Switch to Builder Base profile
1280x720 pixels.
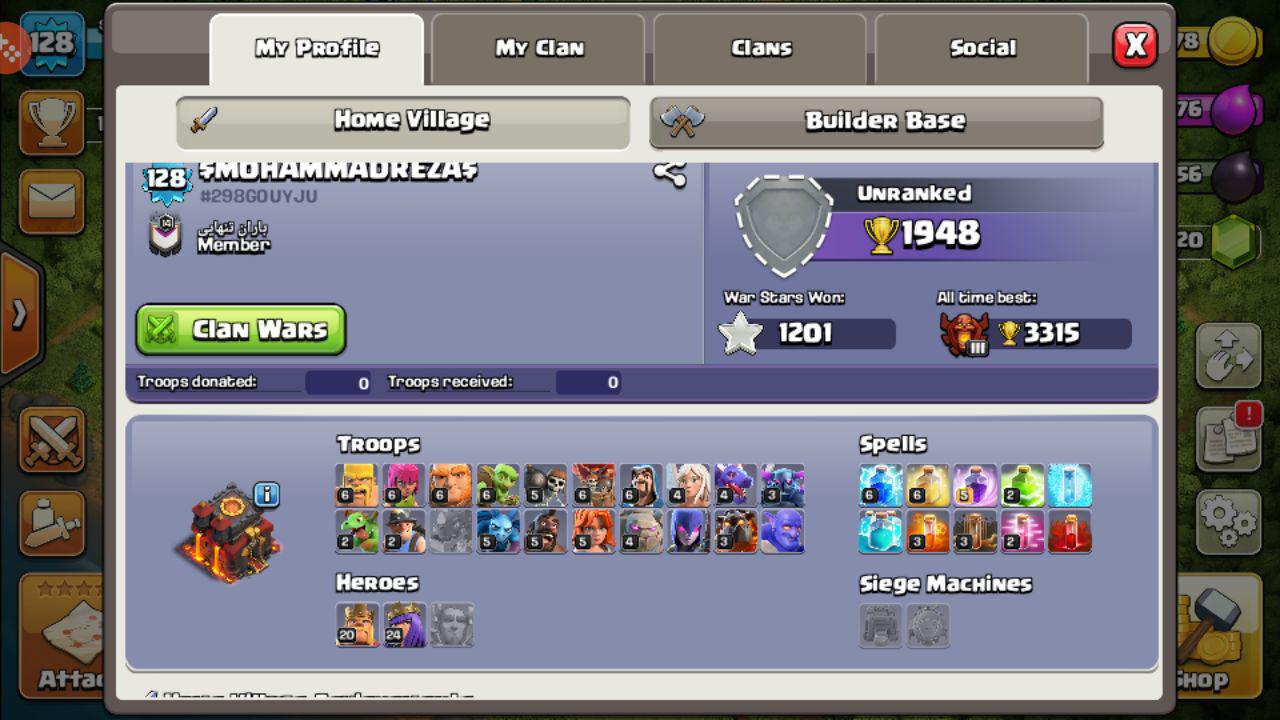pos(876,121)
